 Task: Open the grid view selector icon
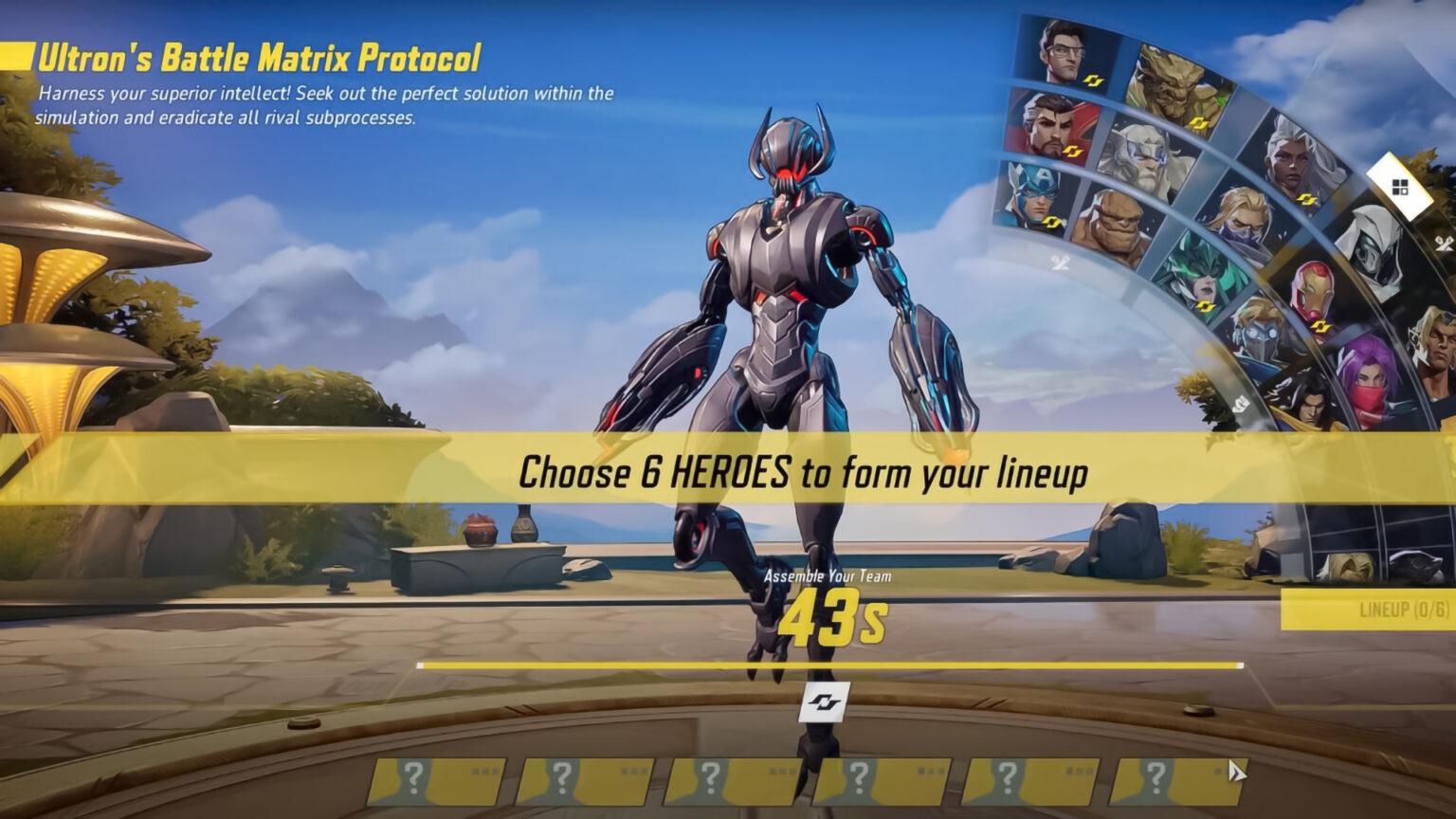click(x=1400, y=187)
